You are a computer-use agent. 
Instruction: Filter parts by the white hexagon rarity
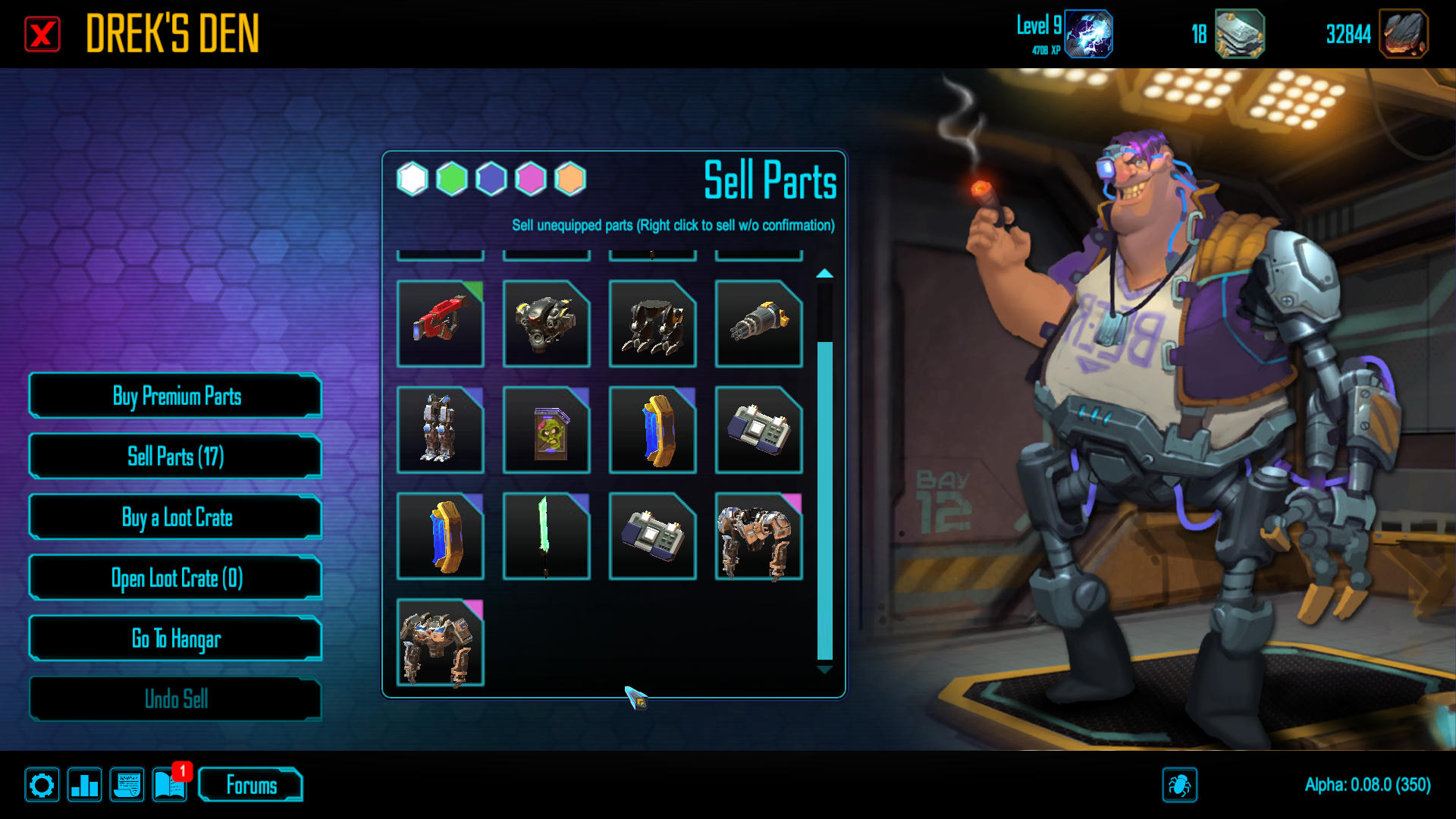[413, 180]
